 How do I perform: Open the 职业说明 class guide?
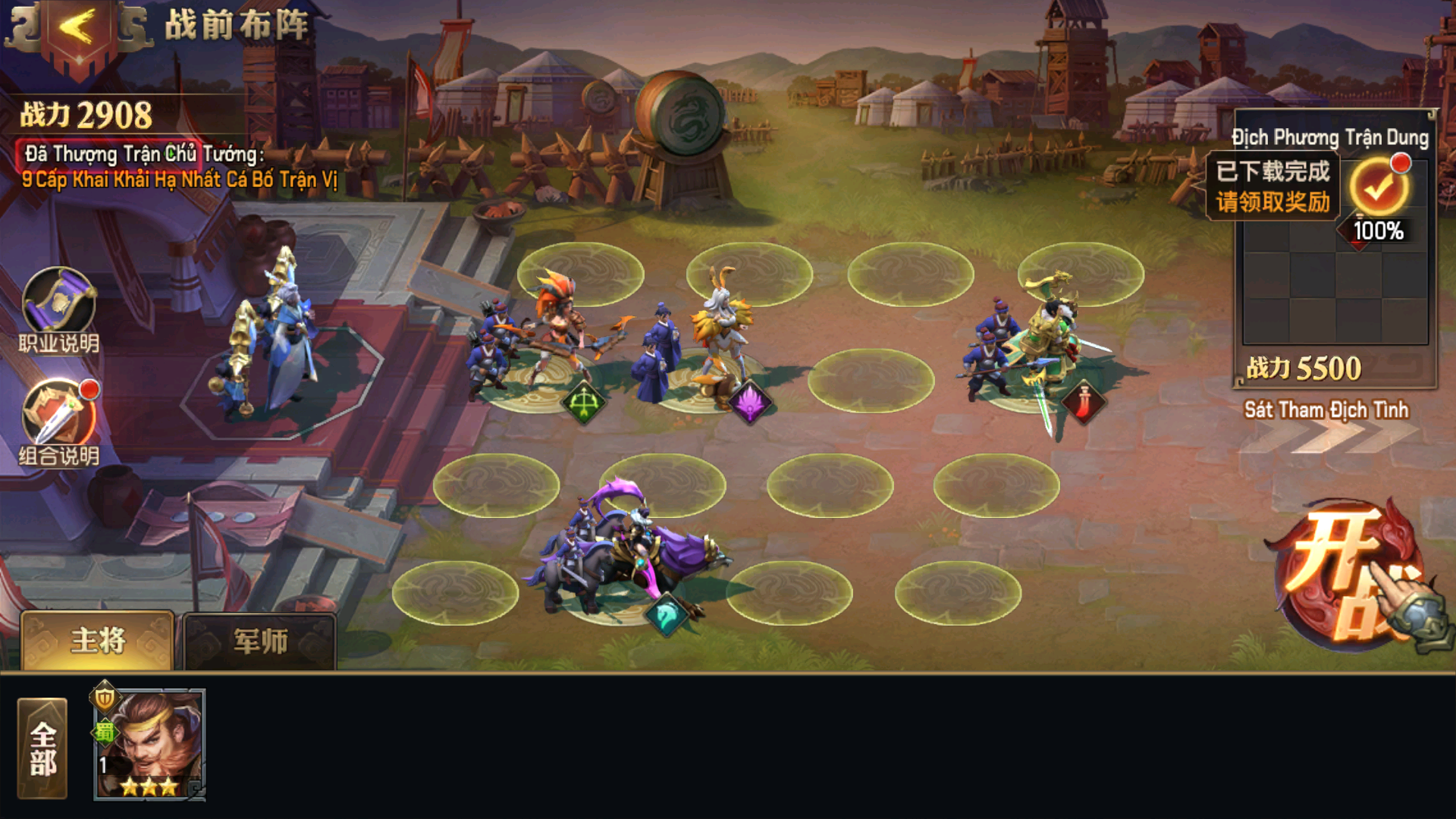tap(59, 302)
